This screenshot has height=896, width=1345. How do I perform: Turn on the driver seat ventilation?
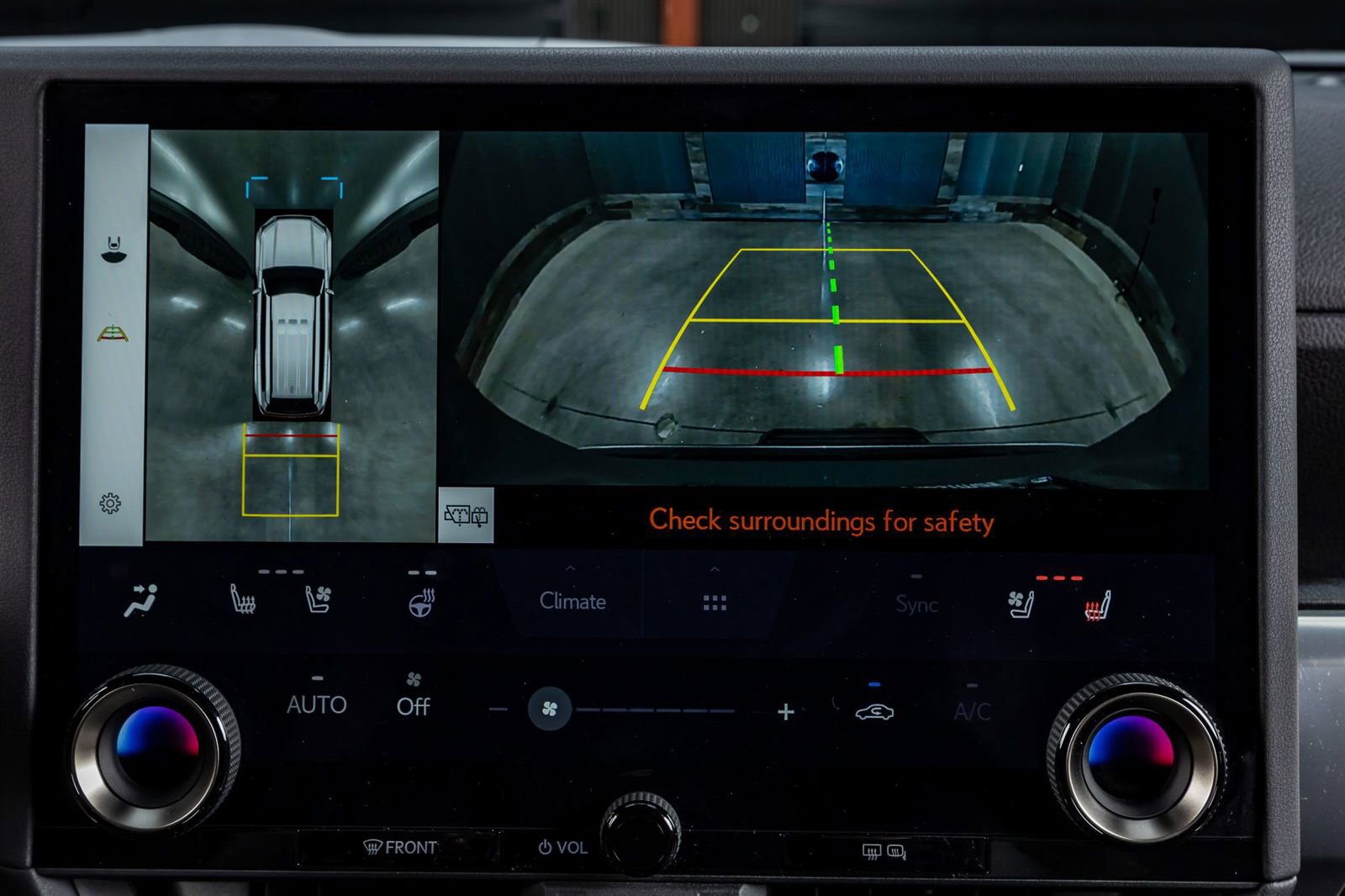pos(318,600)
